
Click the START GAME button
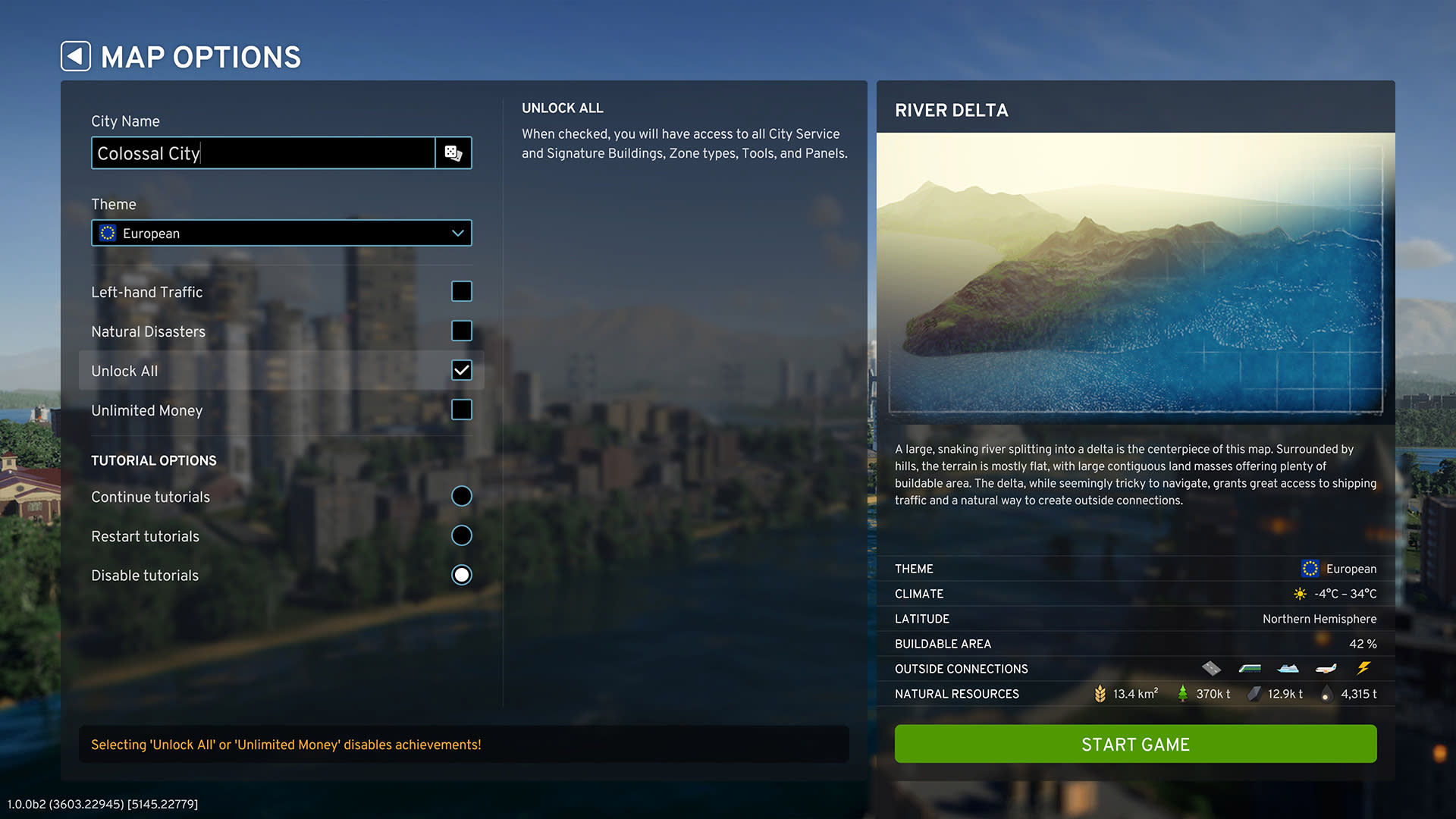[1135, 744]
